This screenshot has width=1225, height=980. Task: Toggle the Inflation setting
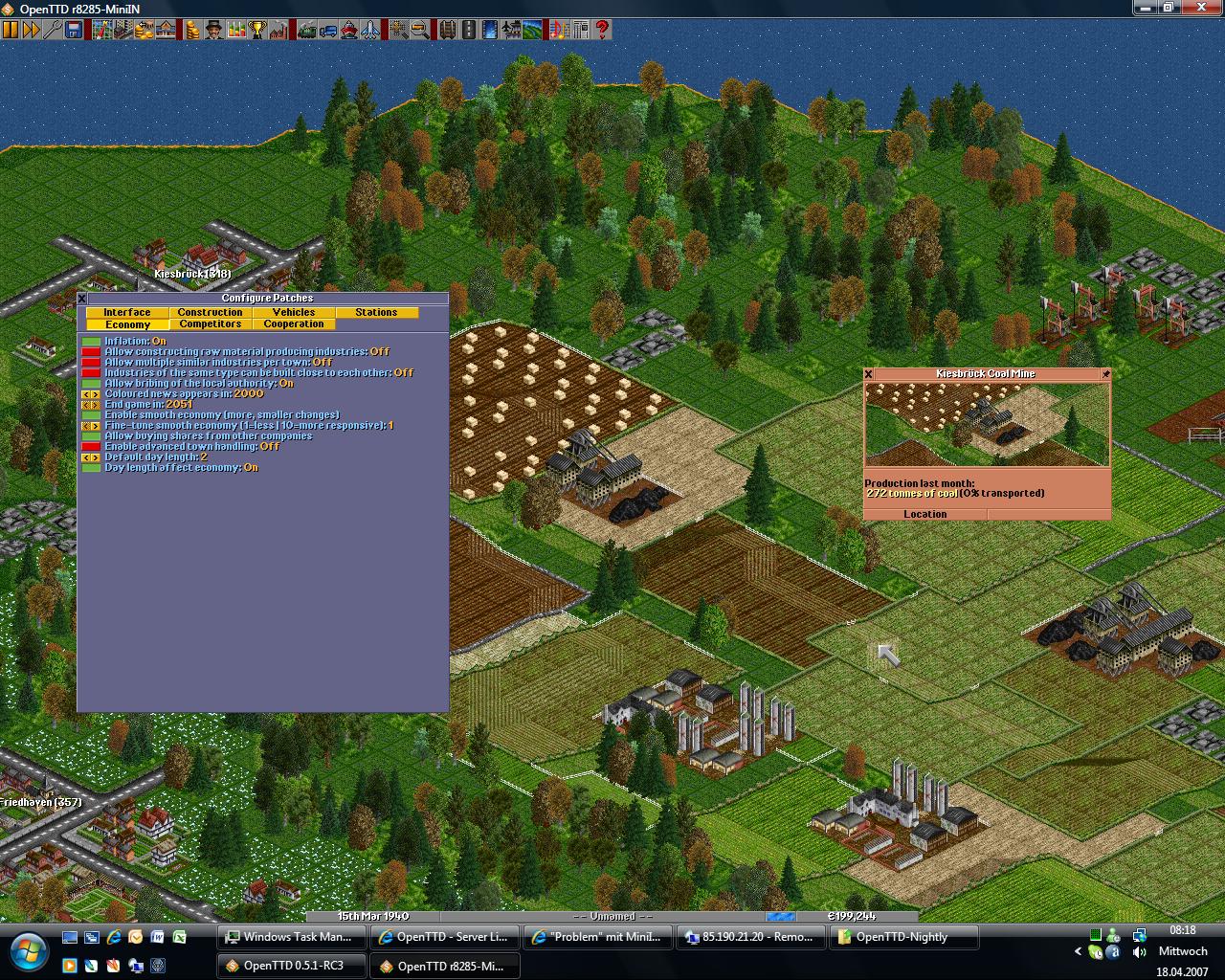click(x=91, y=342)
